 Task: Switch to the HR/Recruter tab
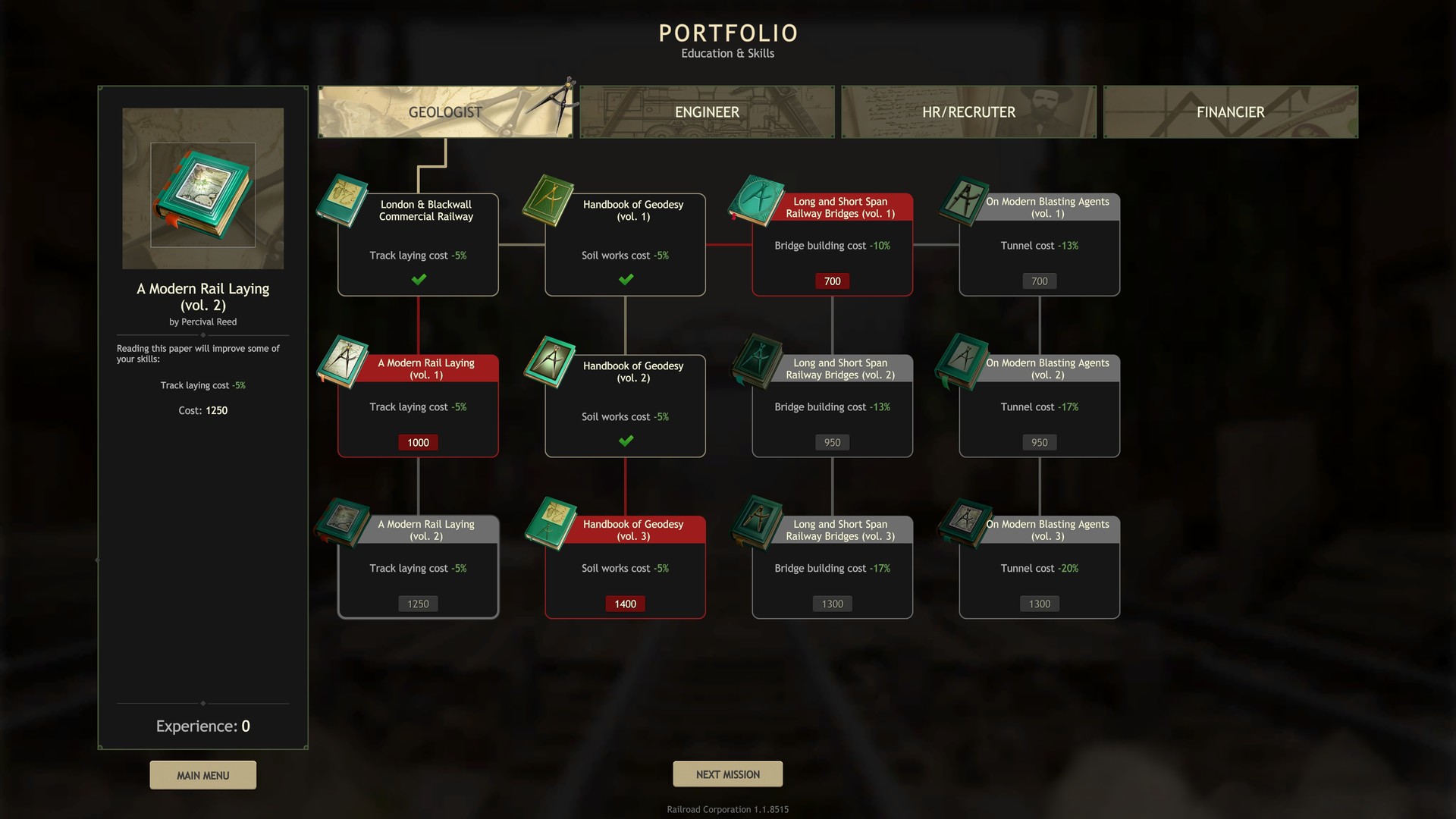click(x=968, y=111)
